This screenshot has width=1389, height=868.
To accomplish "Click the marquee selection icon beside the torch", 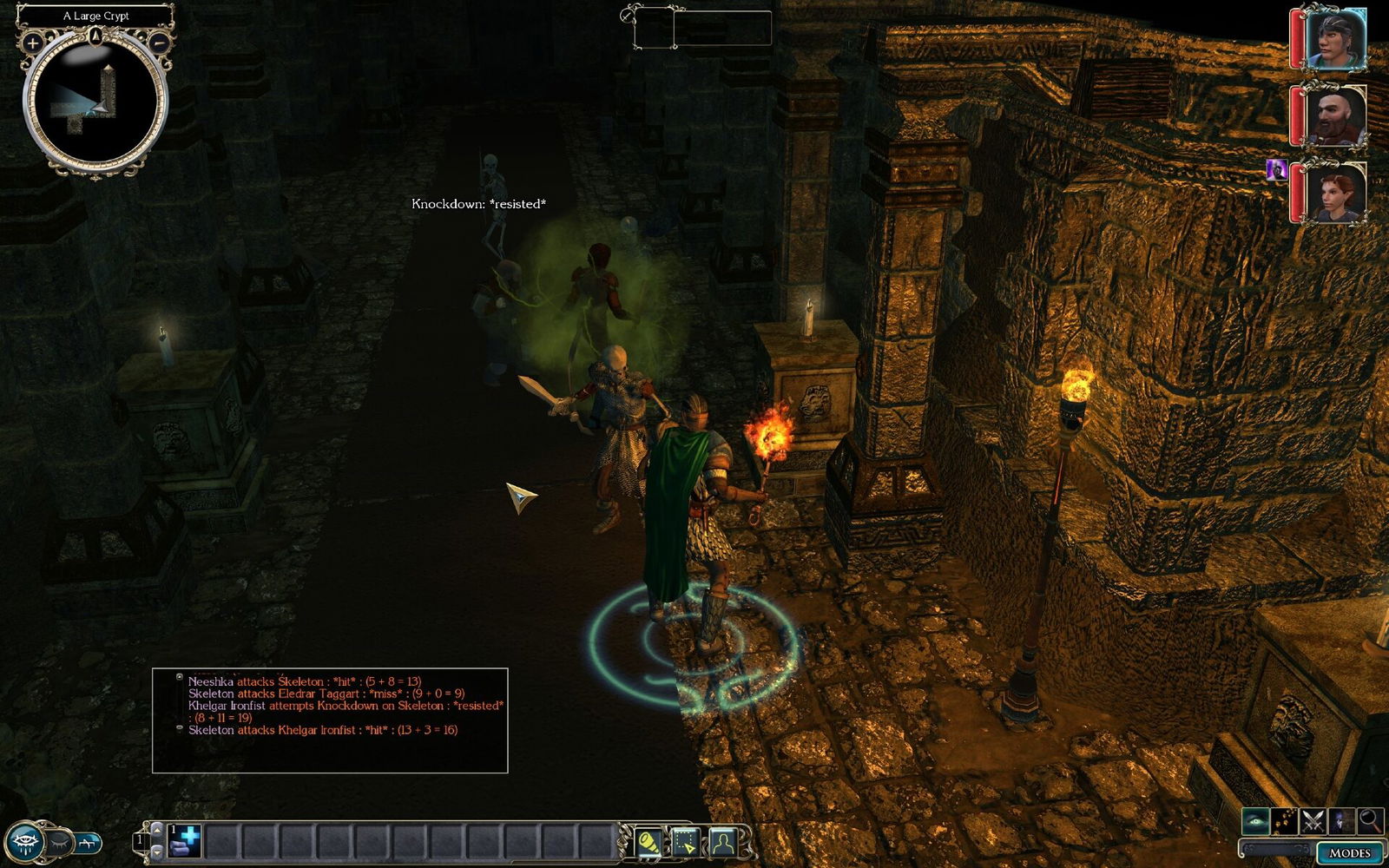I will (x=686, y=842).
